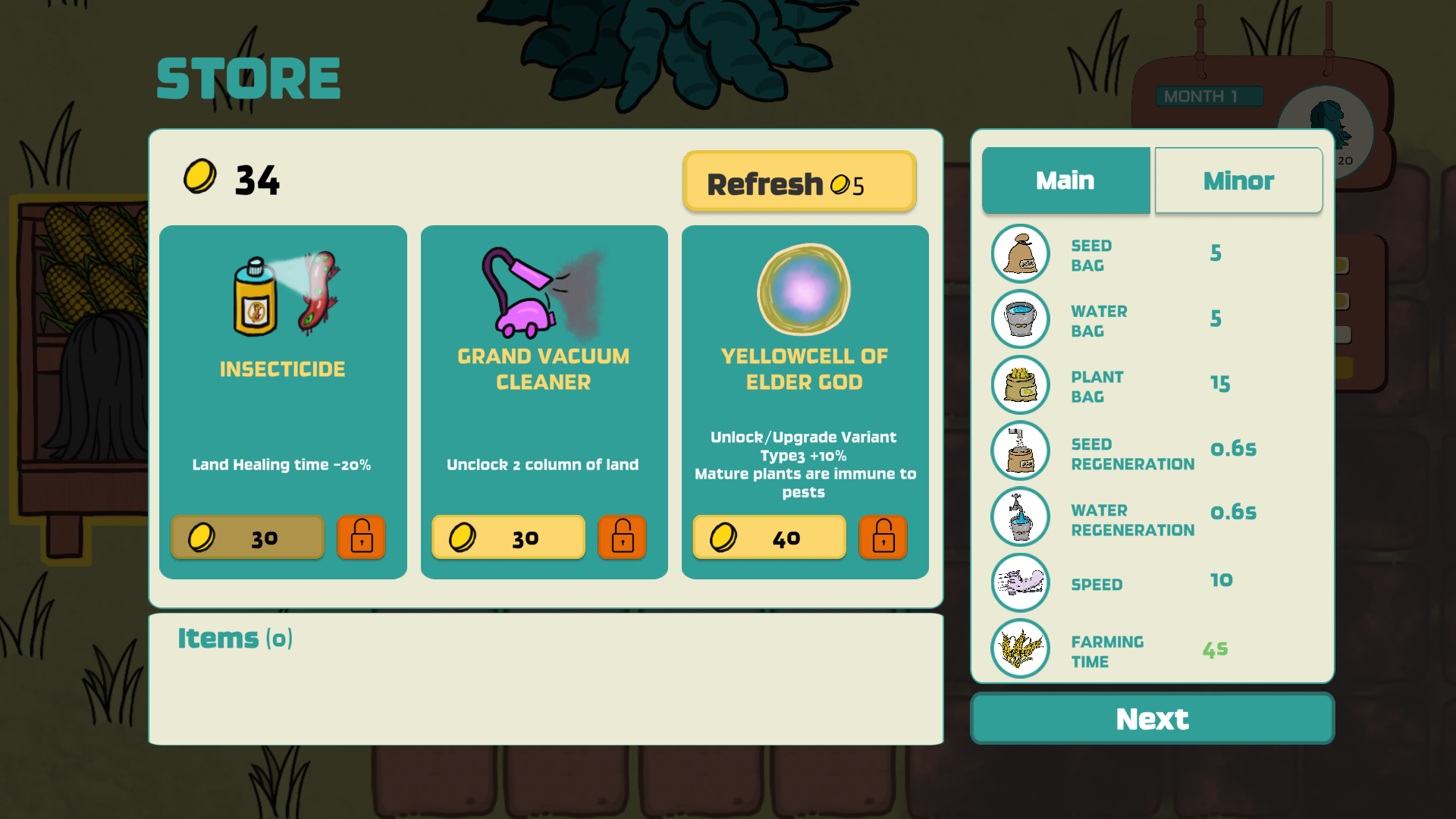Click the Speed stat icon
This screenshot has width=1456, height=819.
click(1020, 582)
